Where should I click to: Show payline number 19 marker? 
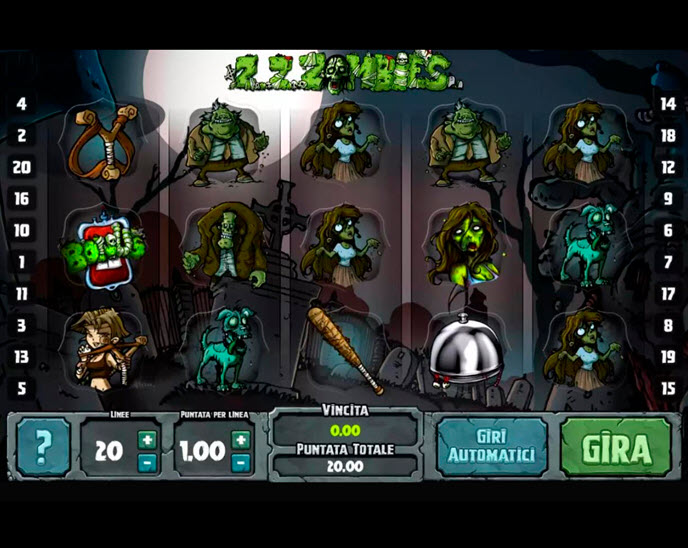tap(668, 357)
